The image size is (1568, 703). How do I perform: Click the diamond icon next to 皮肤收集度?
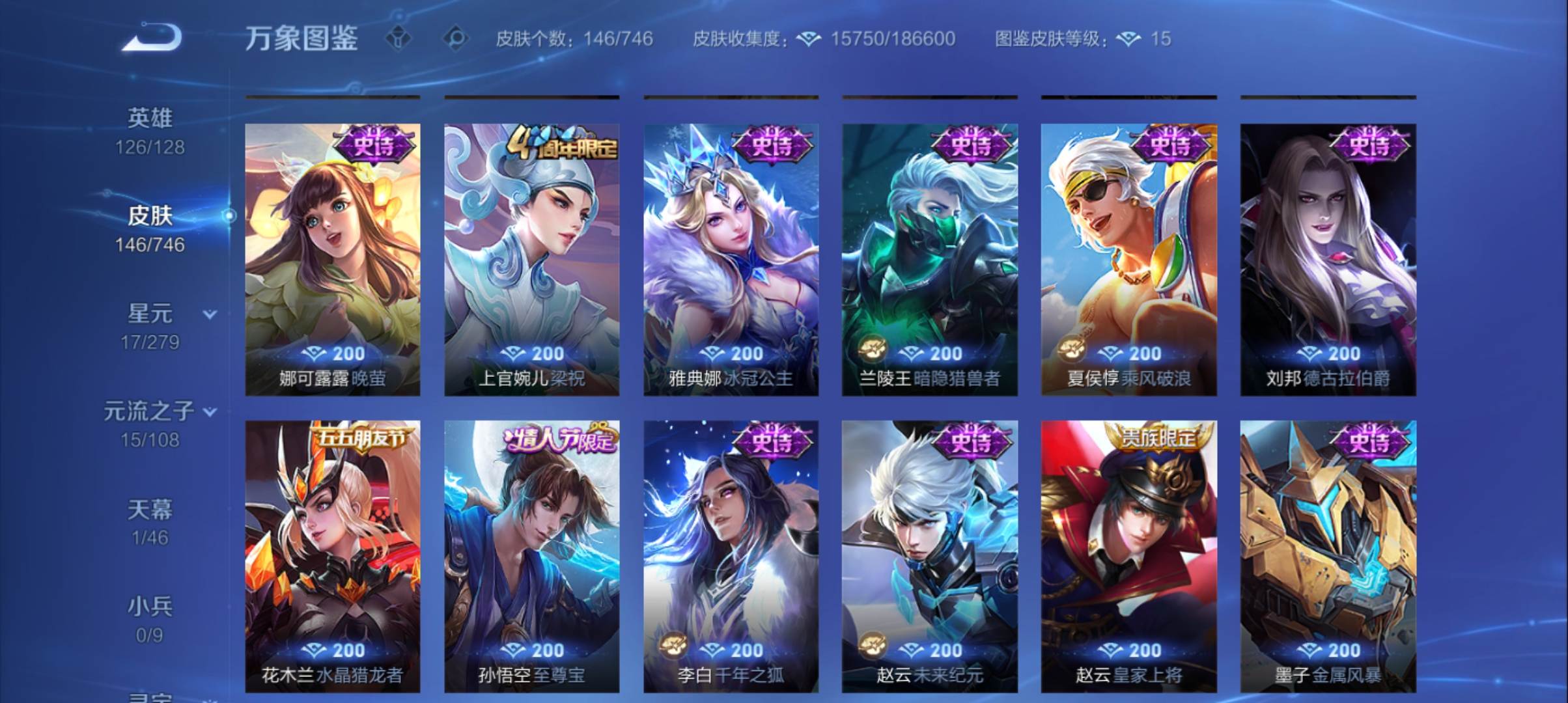tap(807, 39)
